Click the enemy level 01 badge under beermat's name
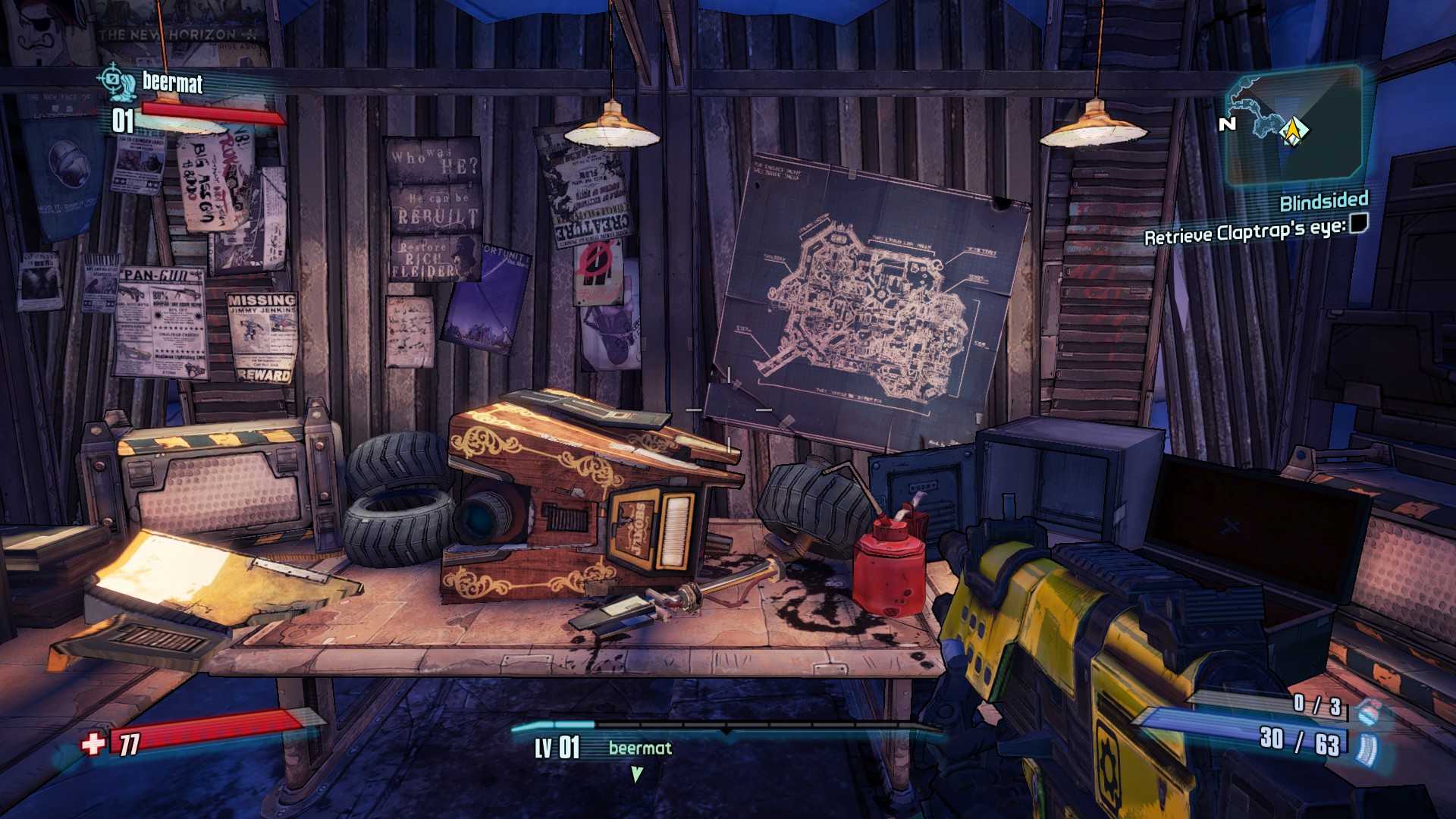 point(121,118)
